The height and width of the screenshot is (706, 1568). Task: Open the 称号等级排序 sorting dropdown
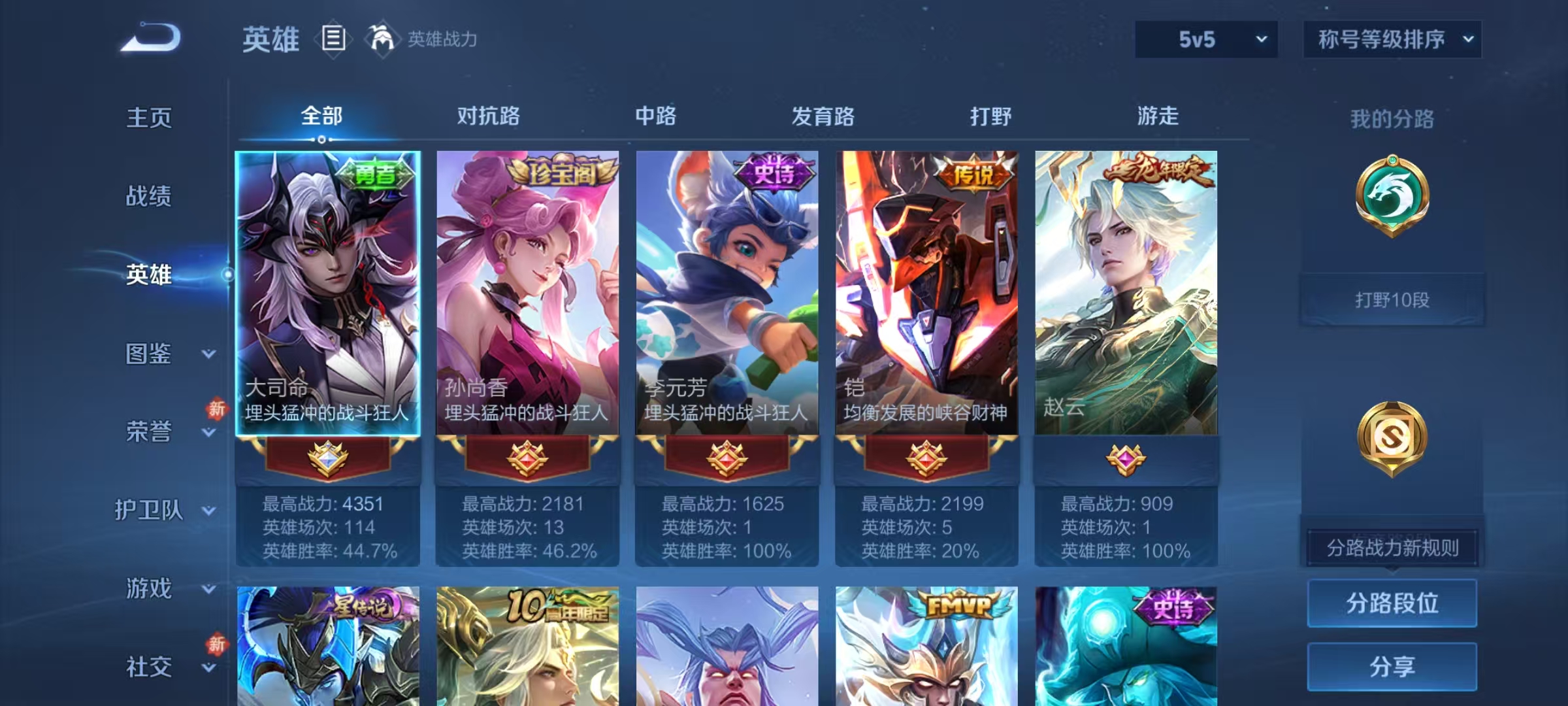tap(1392, 39)
